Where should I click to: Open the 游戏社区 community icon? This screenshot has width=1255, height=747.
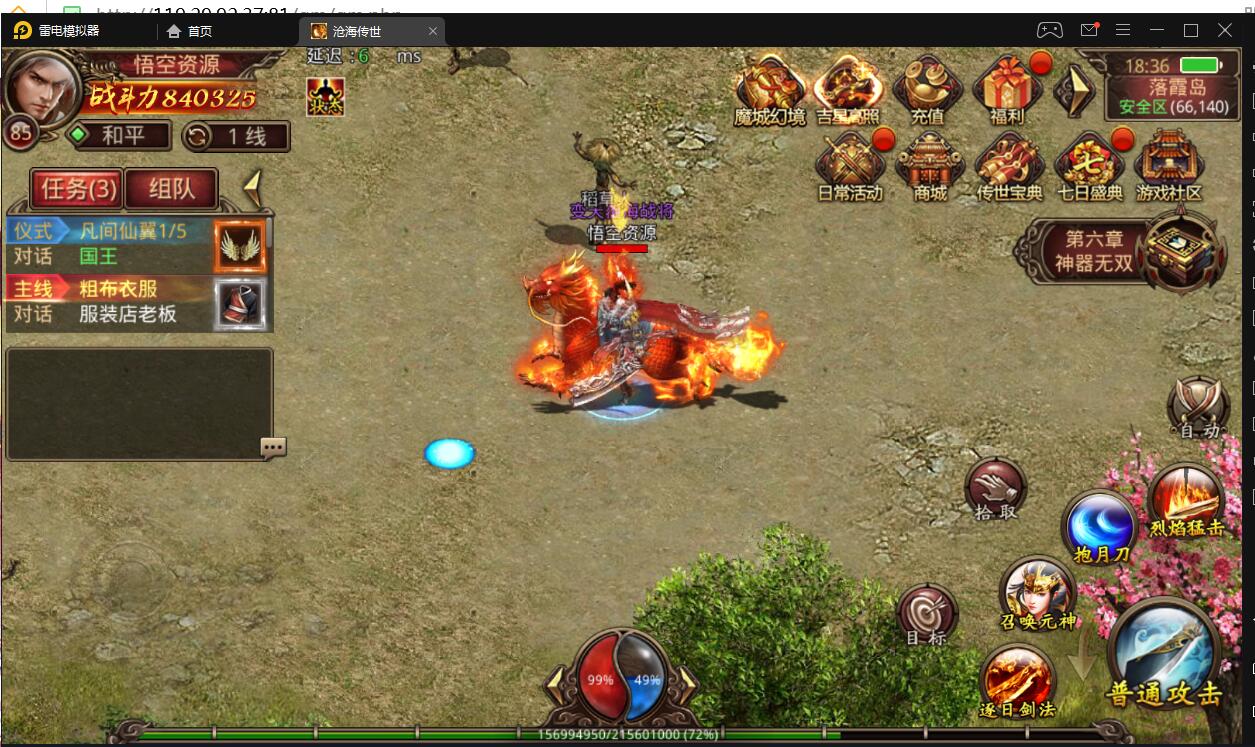[1168, 165]
